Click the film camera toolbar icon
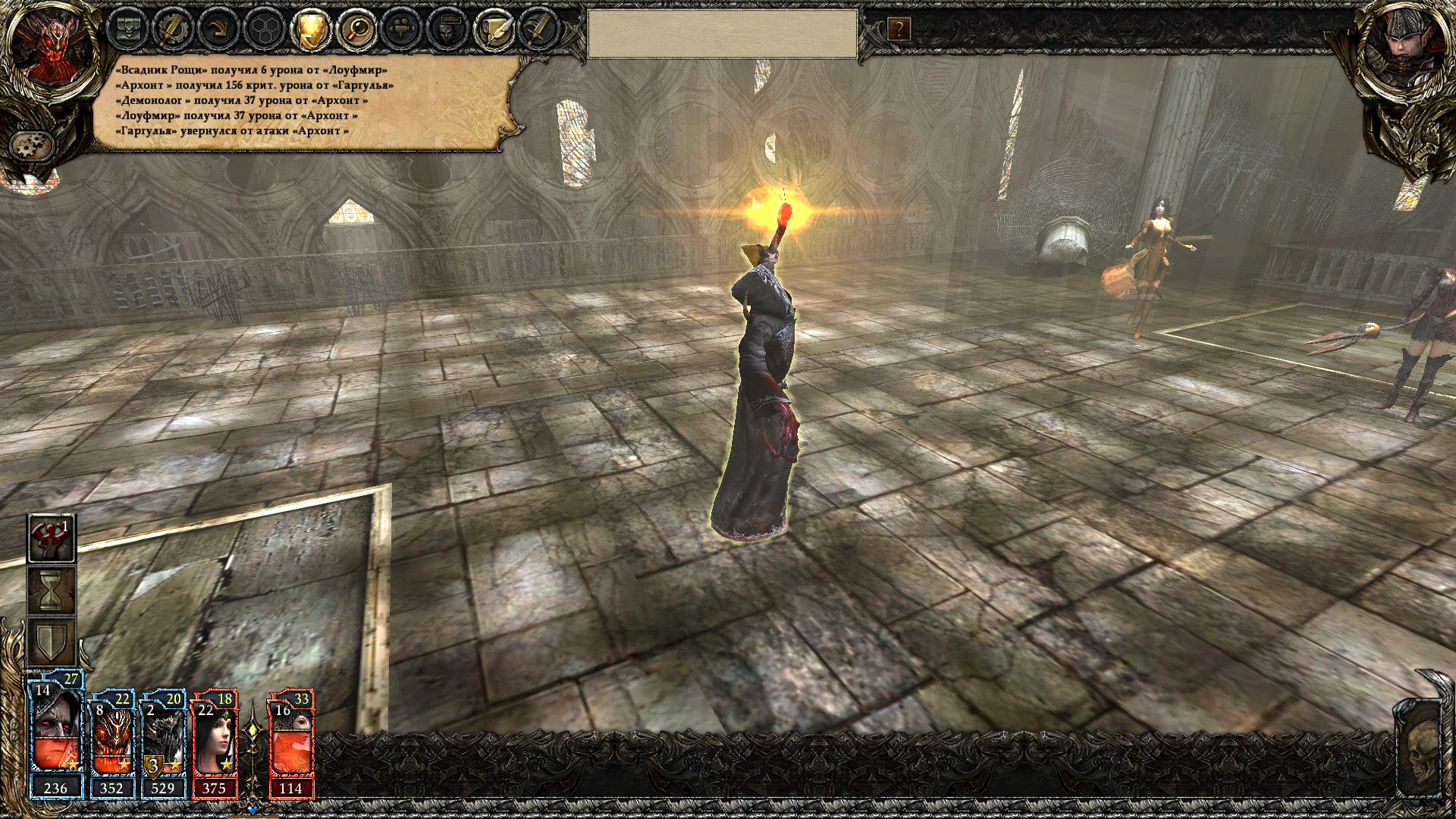Image resolution: width=1456 pixels, height=819 pixels. (x=401, y=30)
